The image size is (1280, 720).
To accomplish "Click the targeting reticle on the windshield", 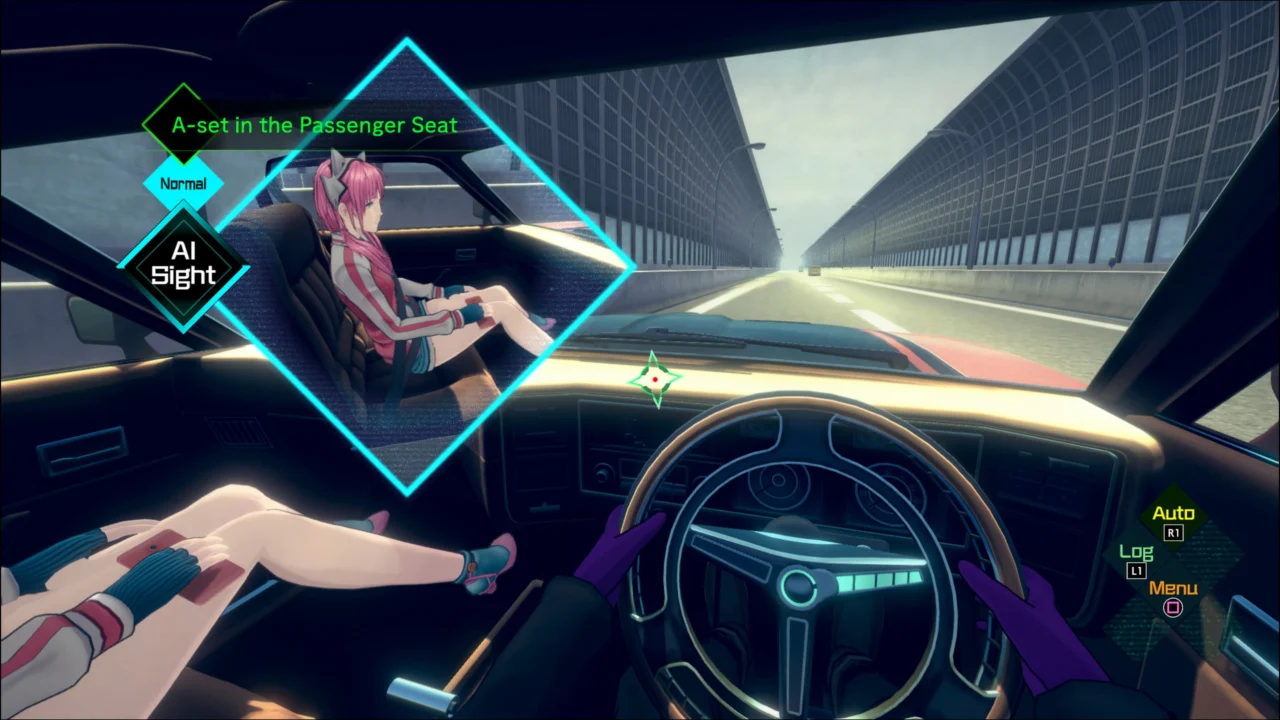I will pyautogui.click(x=655, y=378).
